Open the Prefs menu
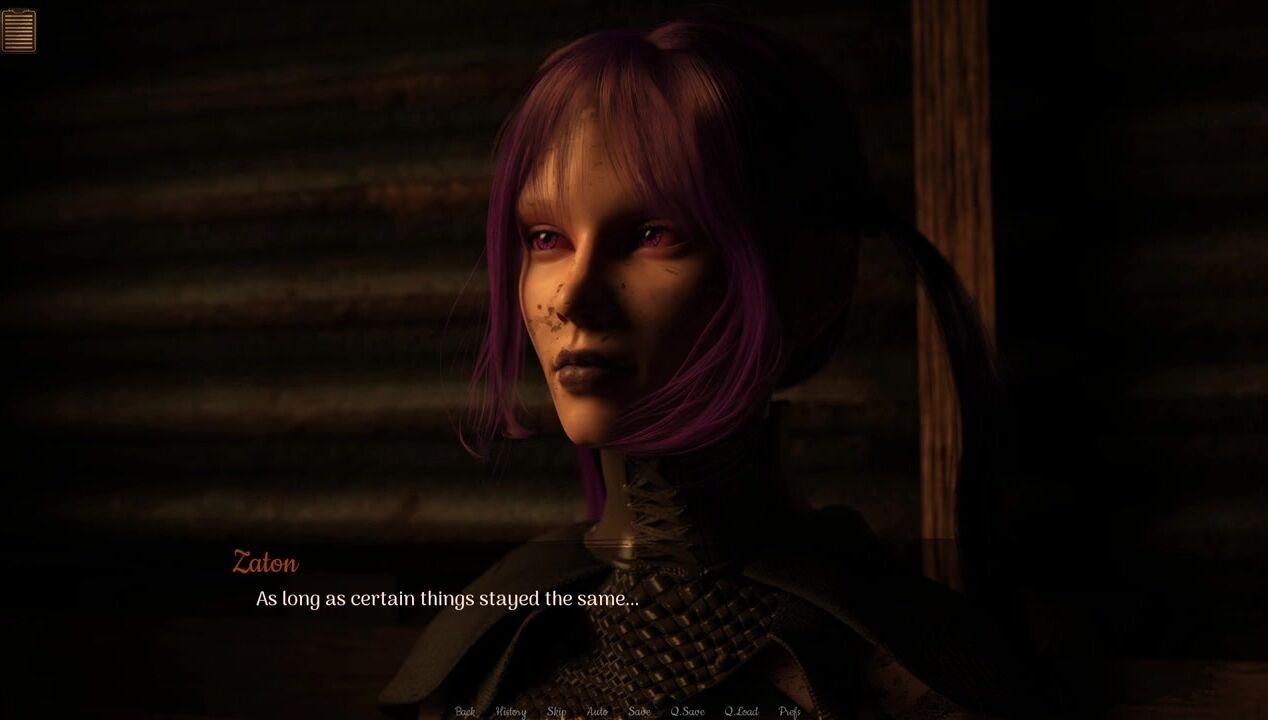1268x720 pixels. (789, 712)
